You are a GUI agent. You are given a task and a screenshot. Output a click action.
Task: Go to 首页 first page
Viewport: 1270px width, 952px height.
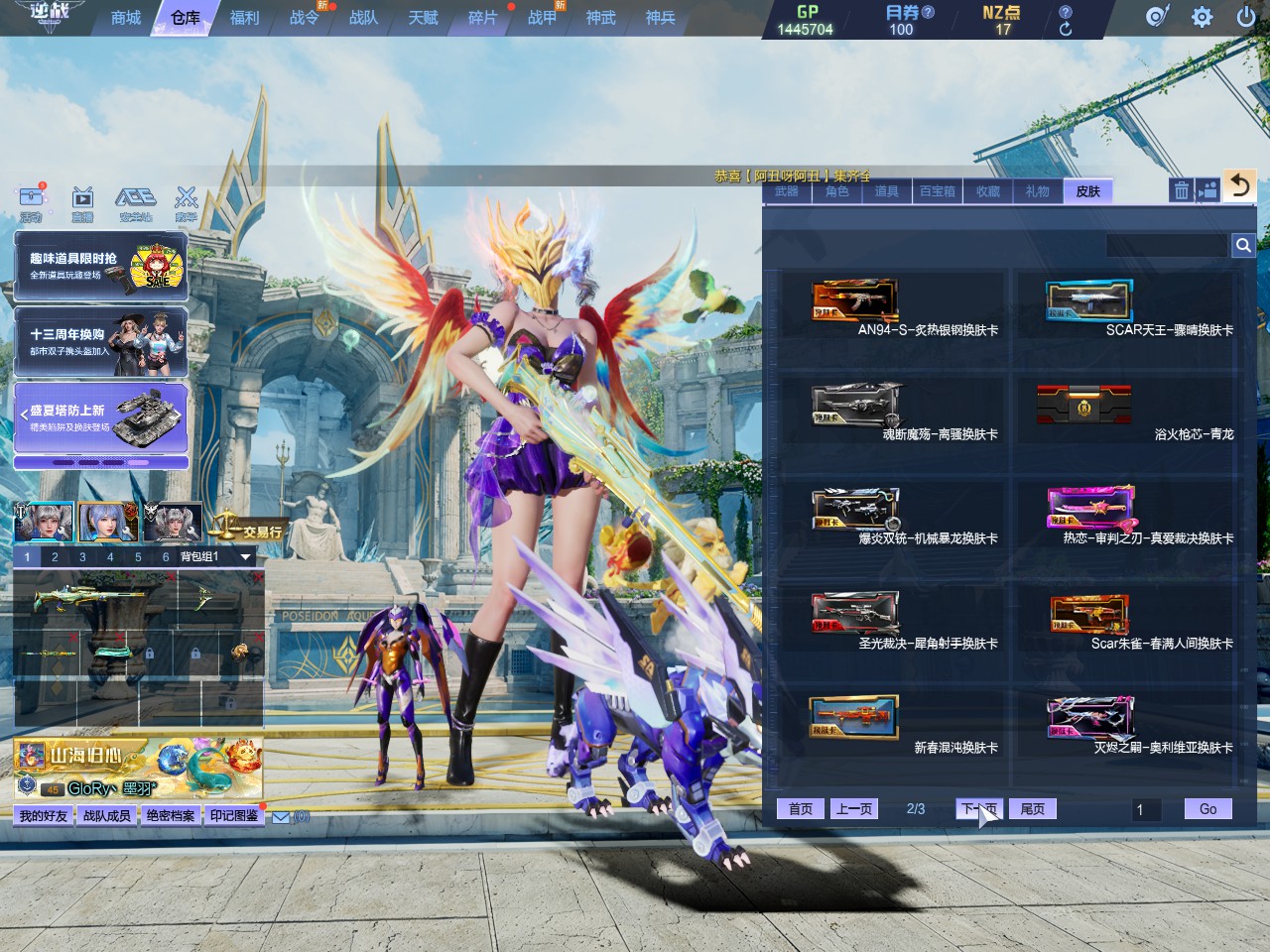801,809
